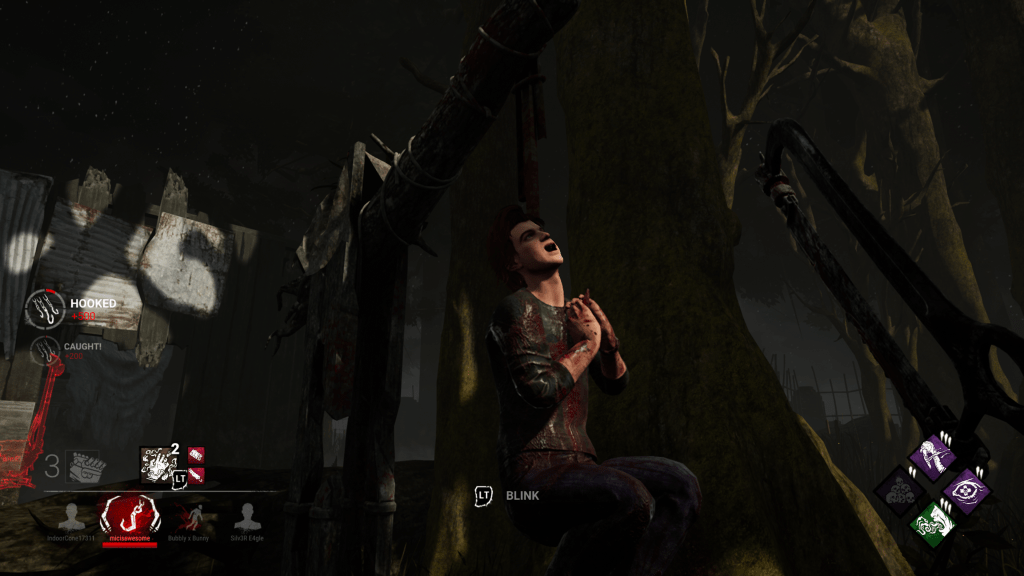Click the dimmed skull pile perk
The image size is (1024, 576).
(898, 491)
